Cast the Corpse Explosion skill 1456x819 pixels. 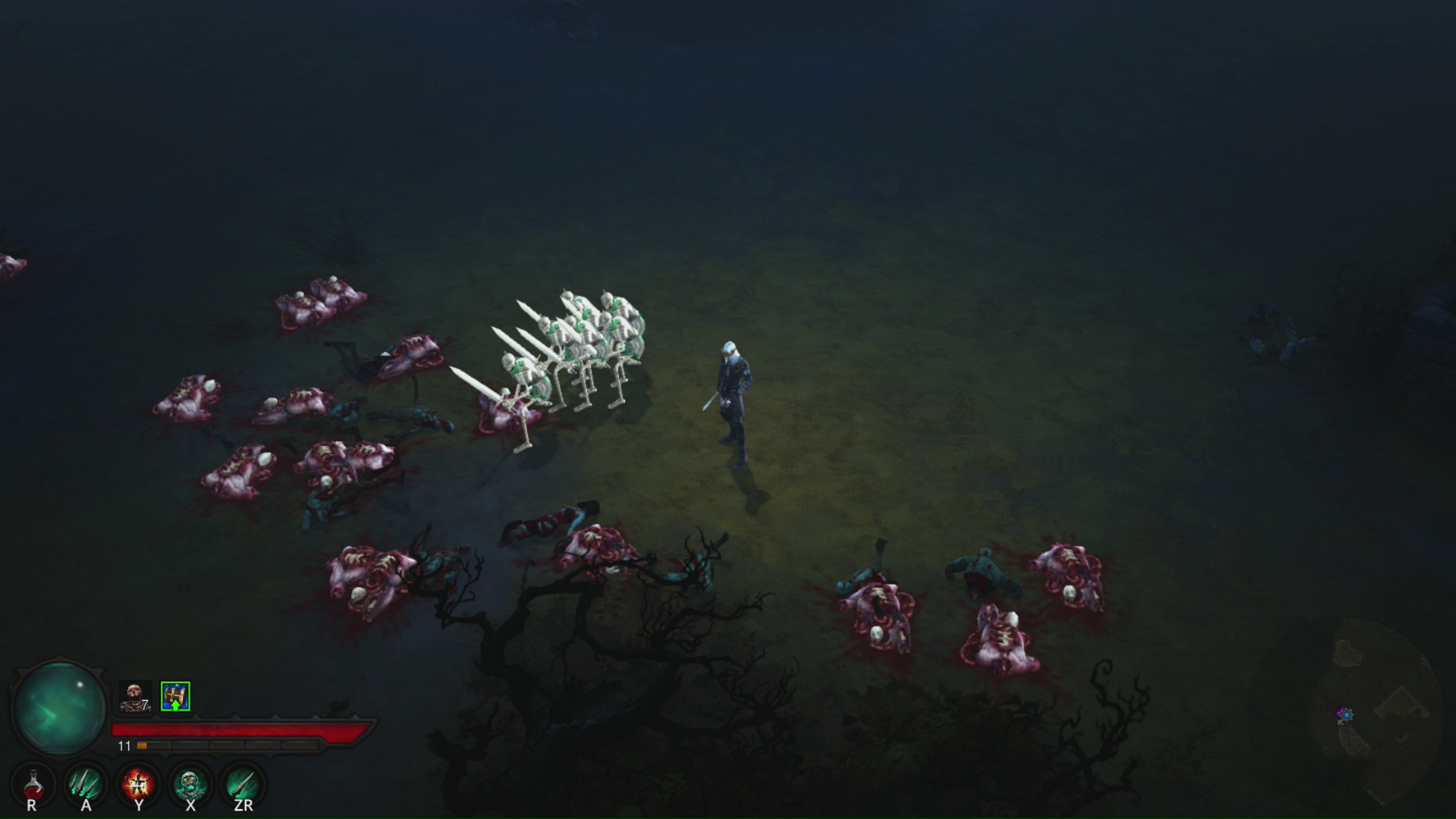[x=138, y=785]
